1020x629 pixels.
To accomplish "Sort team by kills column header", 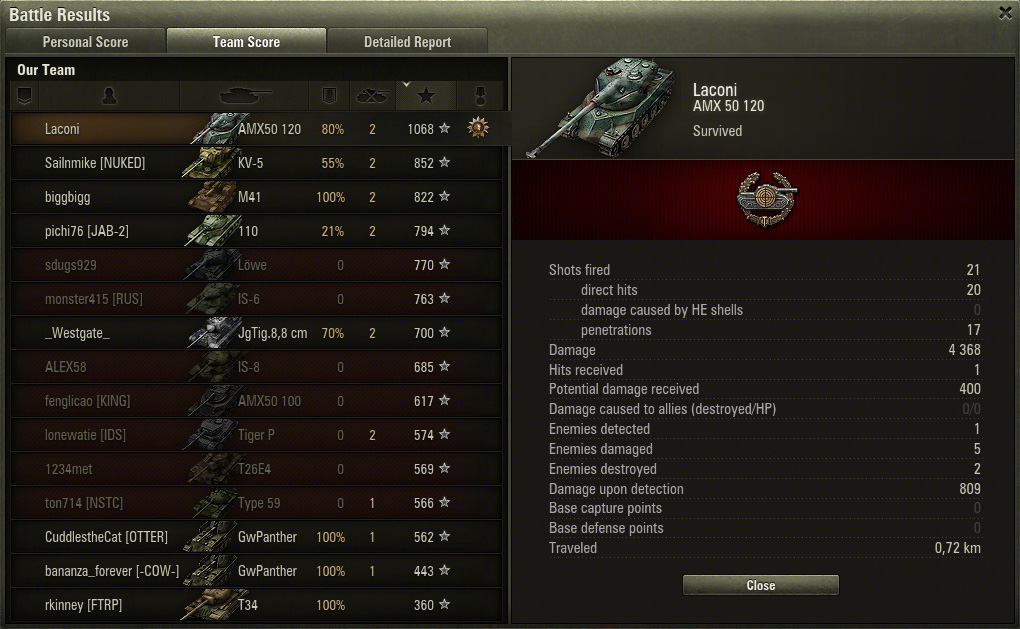I will pos(372,96).
